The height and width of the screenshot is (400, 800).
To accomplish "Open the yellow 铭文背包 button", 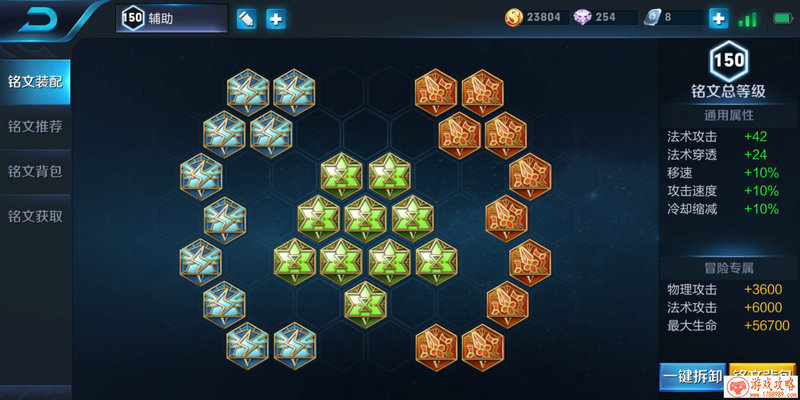I will click(762, 378).
